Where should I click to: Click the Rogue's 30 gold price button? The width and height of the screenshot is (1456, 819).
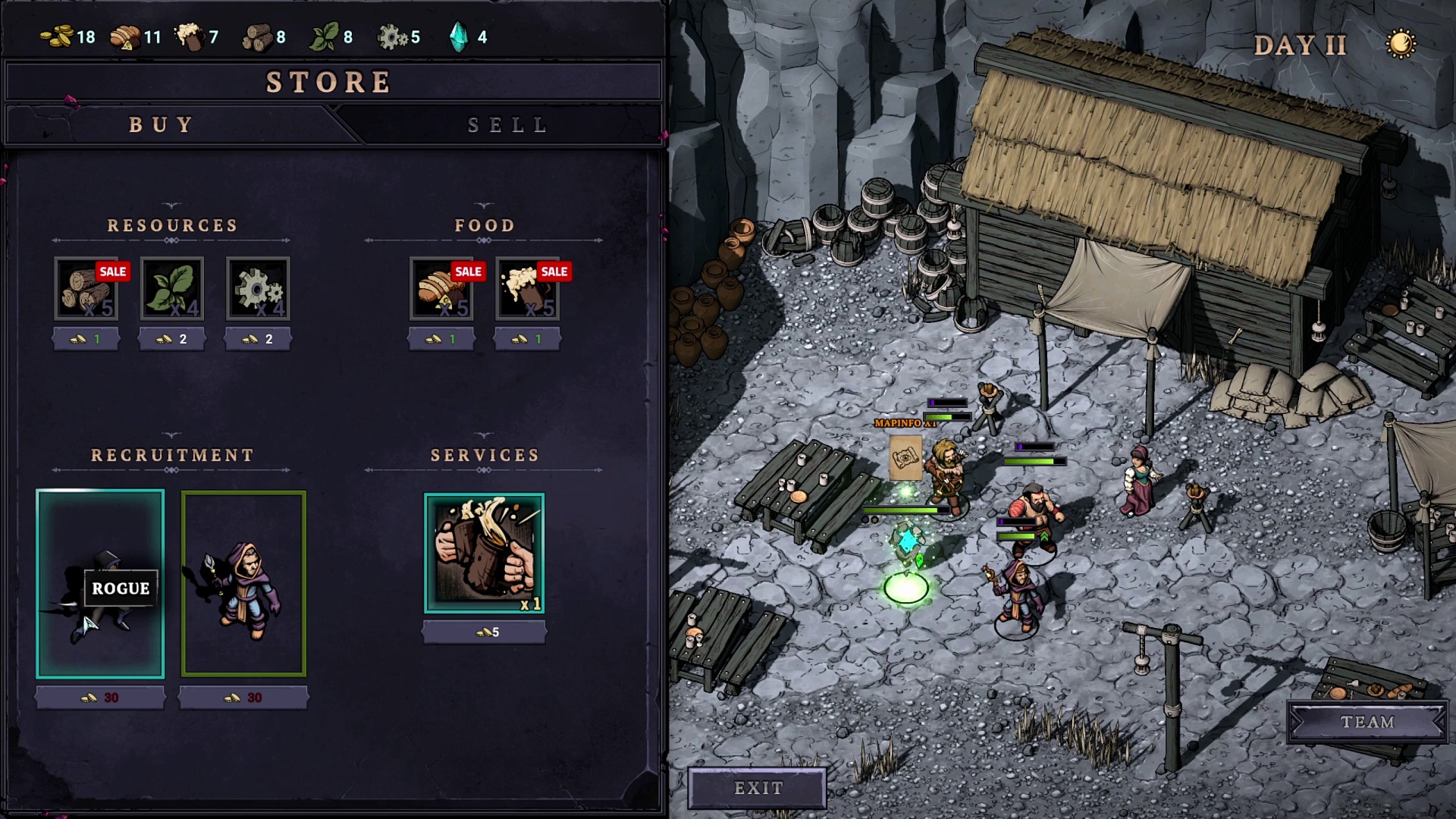100,698
